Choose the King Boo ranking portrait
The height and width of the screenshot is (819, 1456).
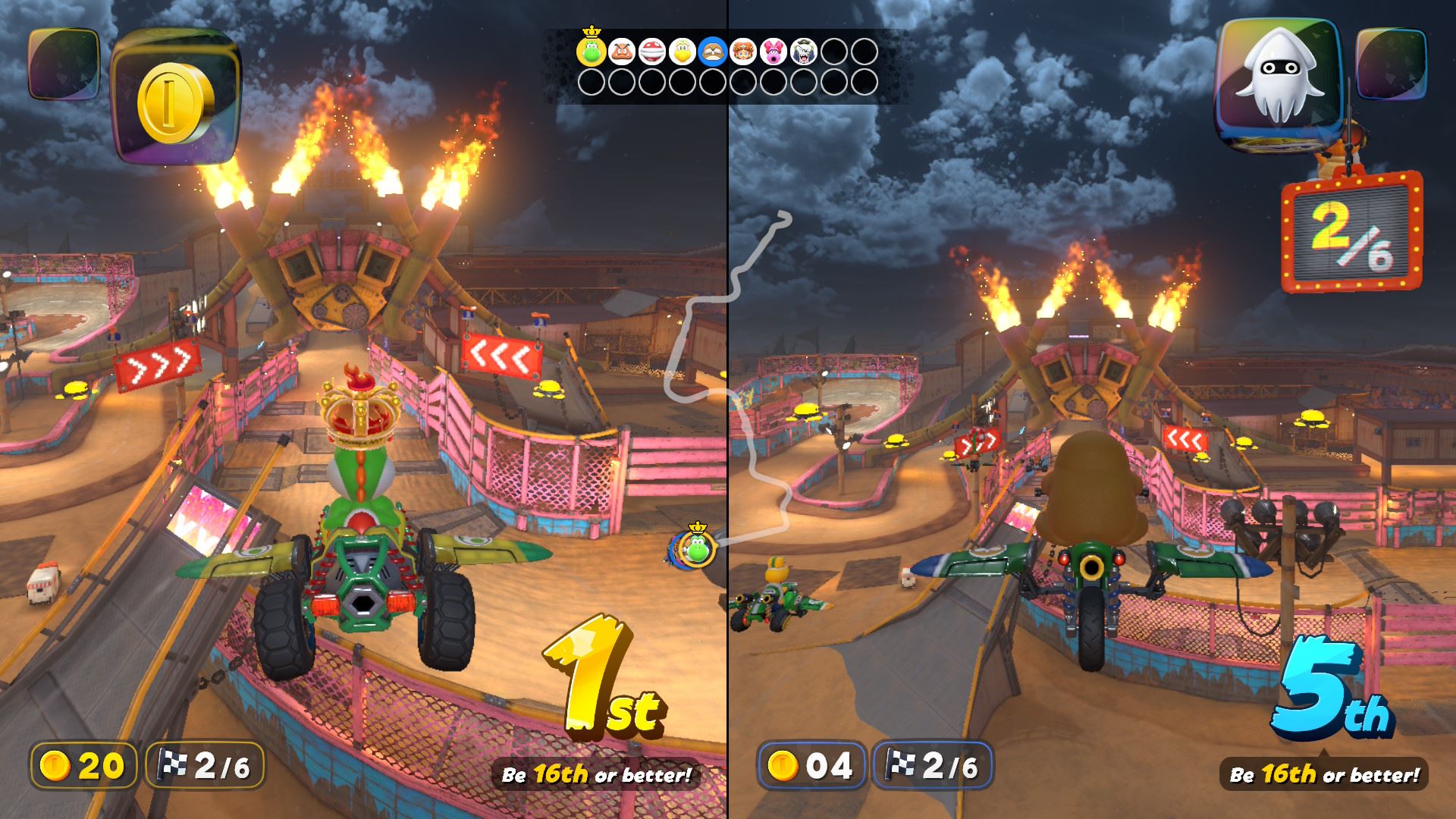pyautogui.click(x=804, y=52)
